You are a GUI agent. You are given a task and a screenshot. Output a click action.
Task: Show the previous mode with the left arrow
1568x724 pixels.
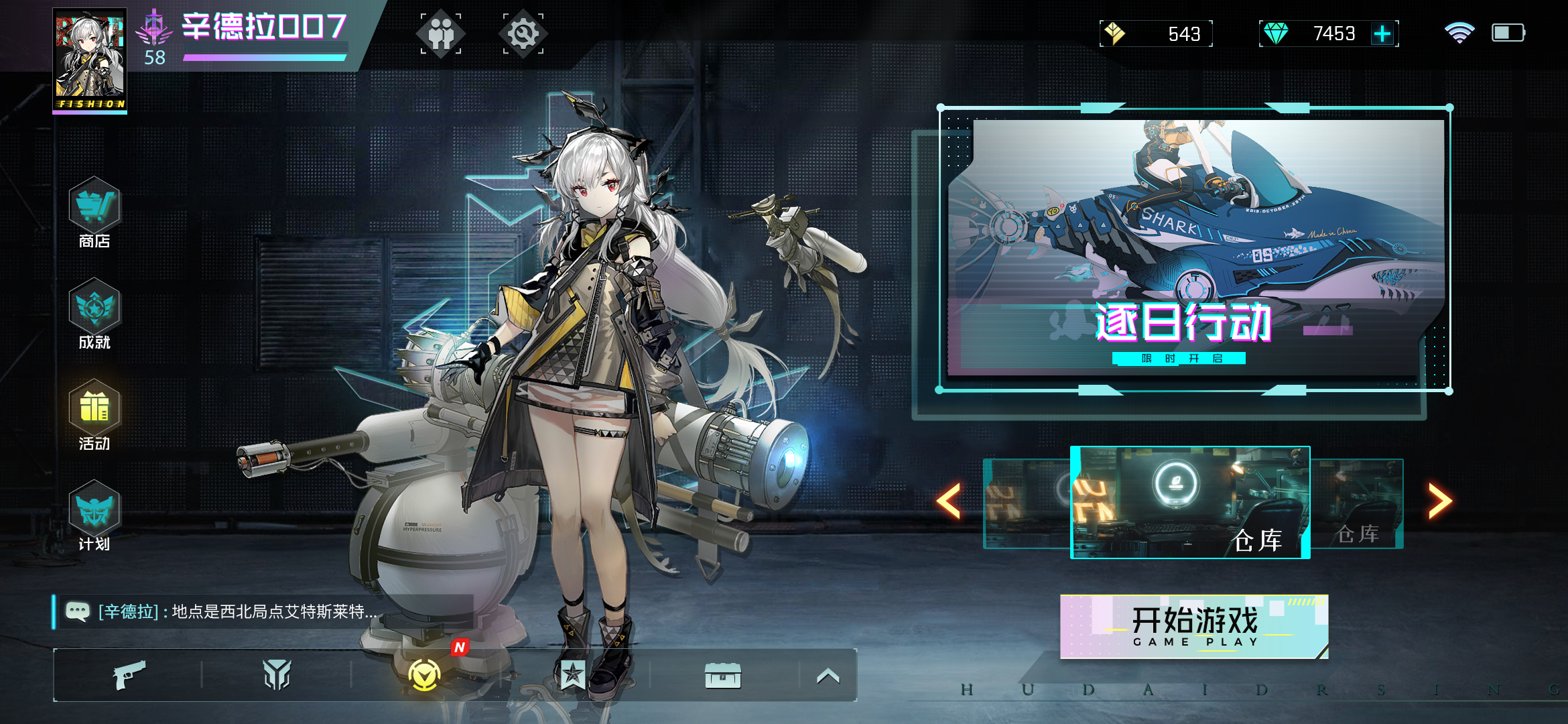[x=950, y=501]
